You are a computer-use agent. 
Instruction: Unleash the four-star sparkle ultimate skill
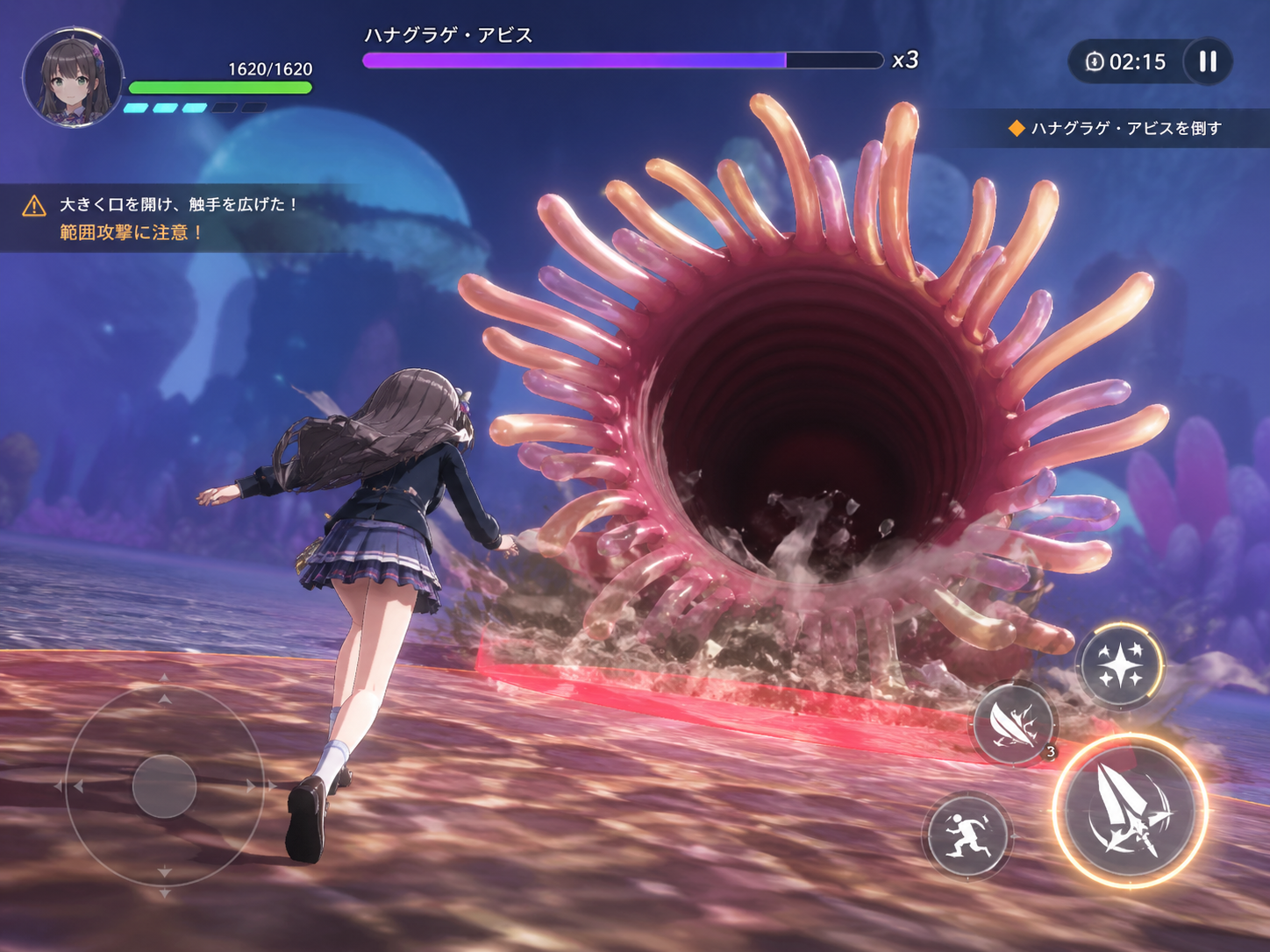pyautogui.click(x=1119, y=665)
